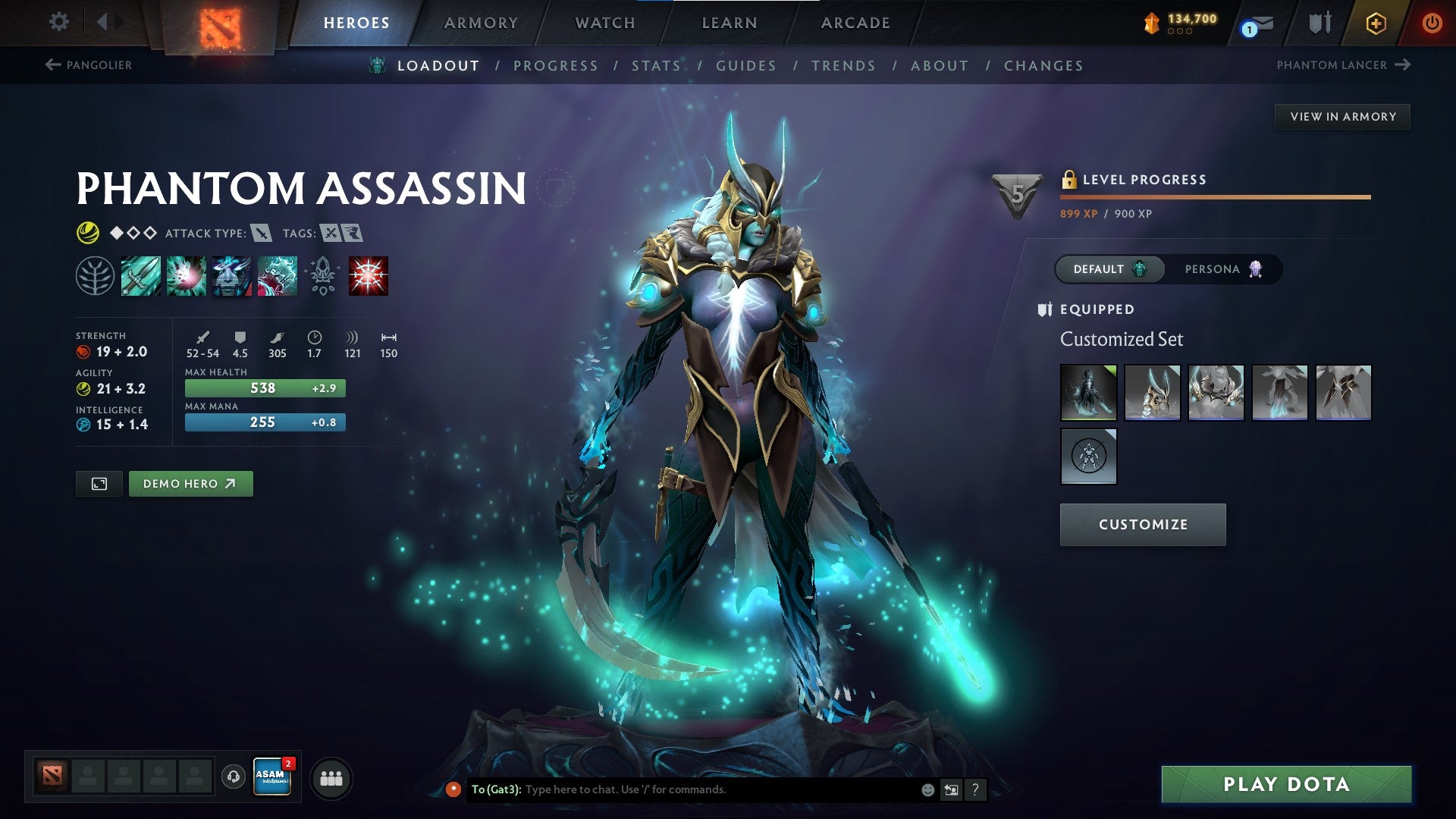Screen dimensions: 1456x819
Task: Open the armory shield and sword icon
Action: click(1319, 23)
